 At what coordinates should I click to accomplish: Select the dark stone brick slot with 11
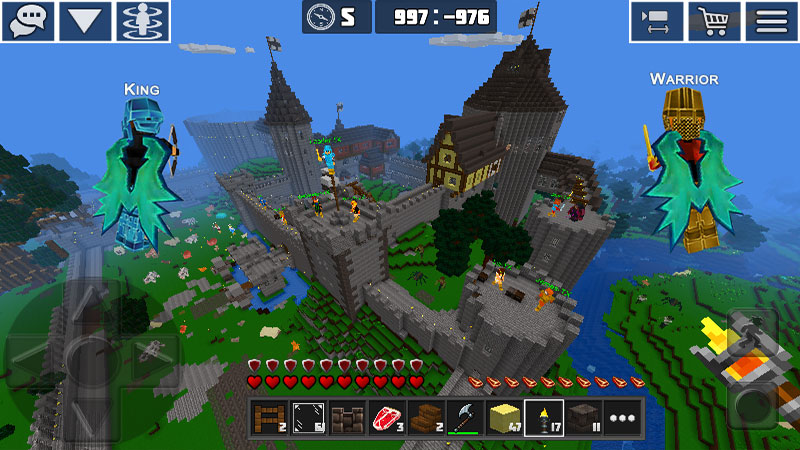pyautogui.click(x=583, y=418)
